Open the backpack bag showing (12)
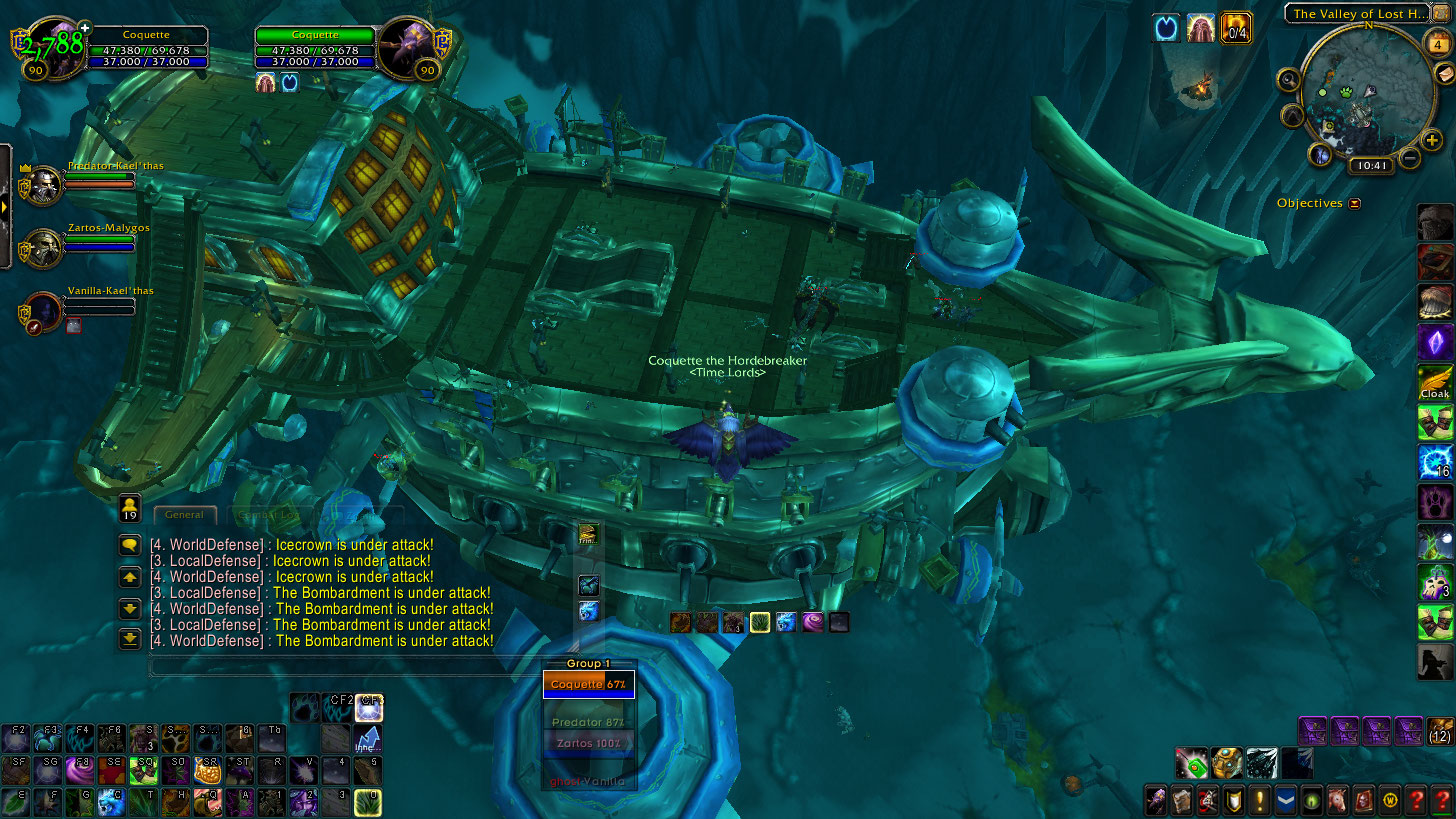 tap(1440, 731)
